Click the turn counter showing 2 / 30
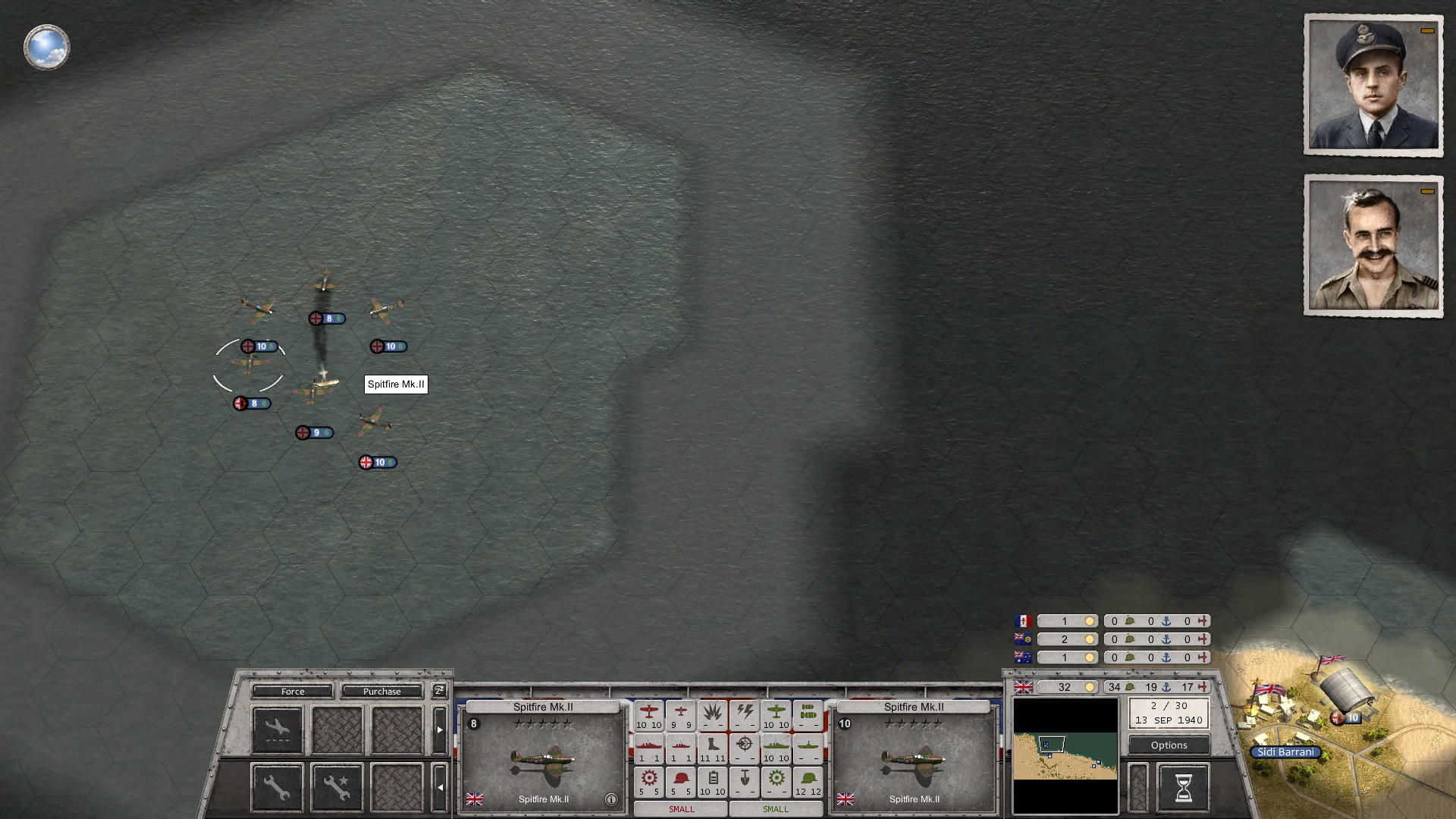Image resolution: width=1456 pixels, height=819 pixels. point(1168,713)
